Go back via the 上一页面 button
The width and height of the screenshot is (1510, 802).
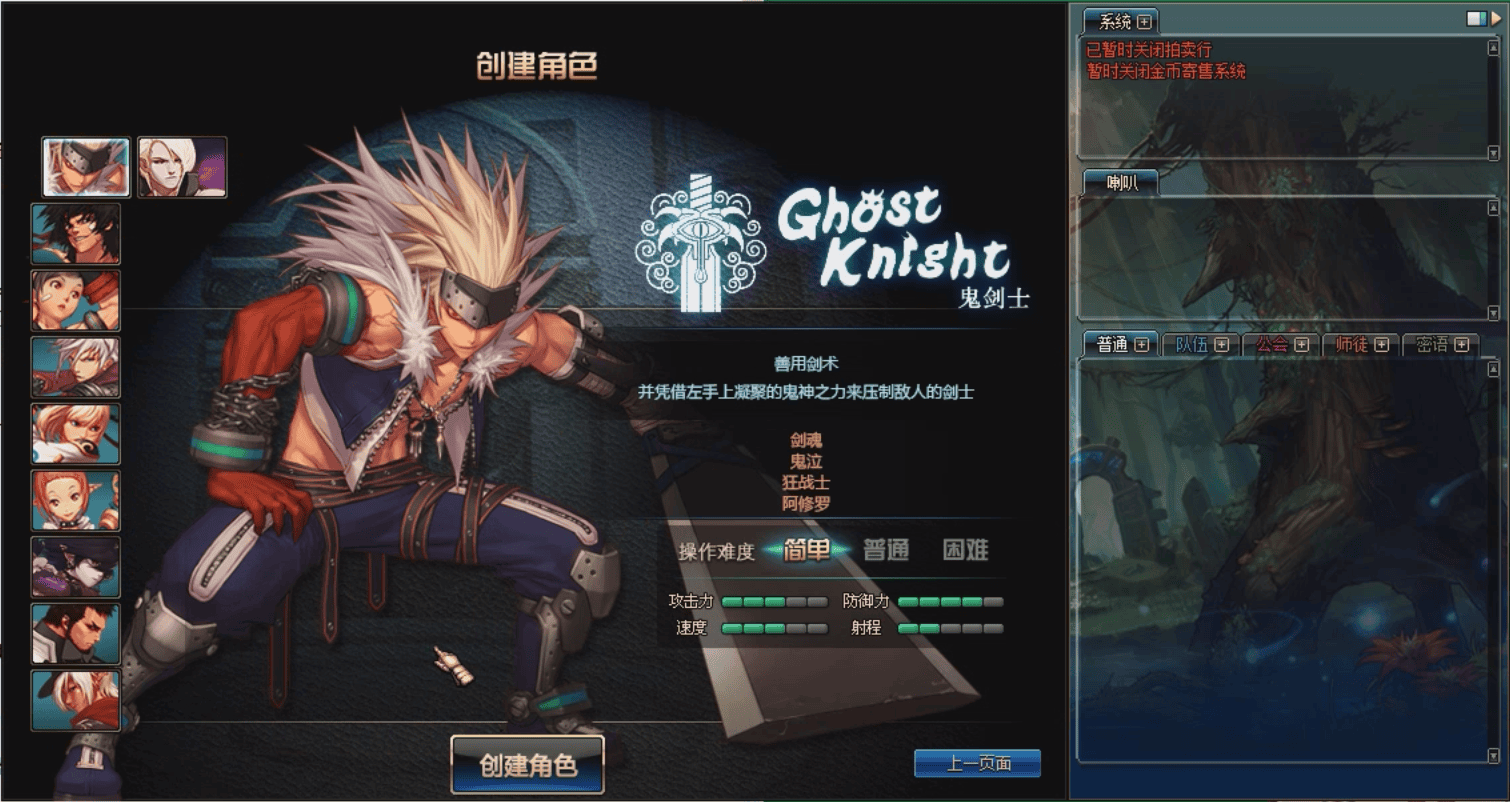tap(976, 763)
